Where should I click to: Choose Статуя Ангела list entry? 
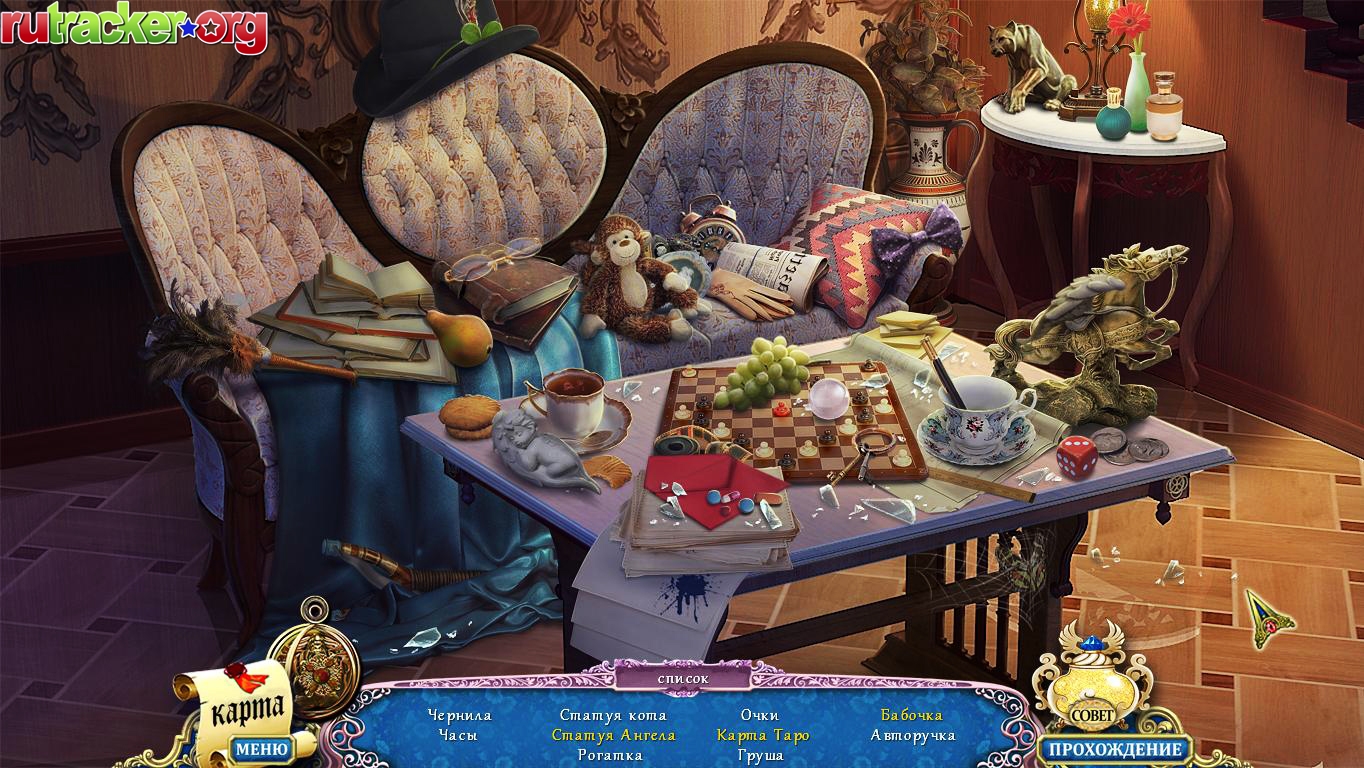pyautogui.click(x=613, y=735)
